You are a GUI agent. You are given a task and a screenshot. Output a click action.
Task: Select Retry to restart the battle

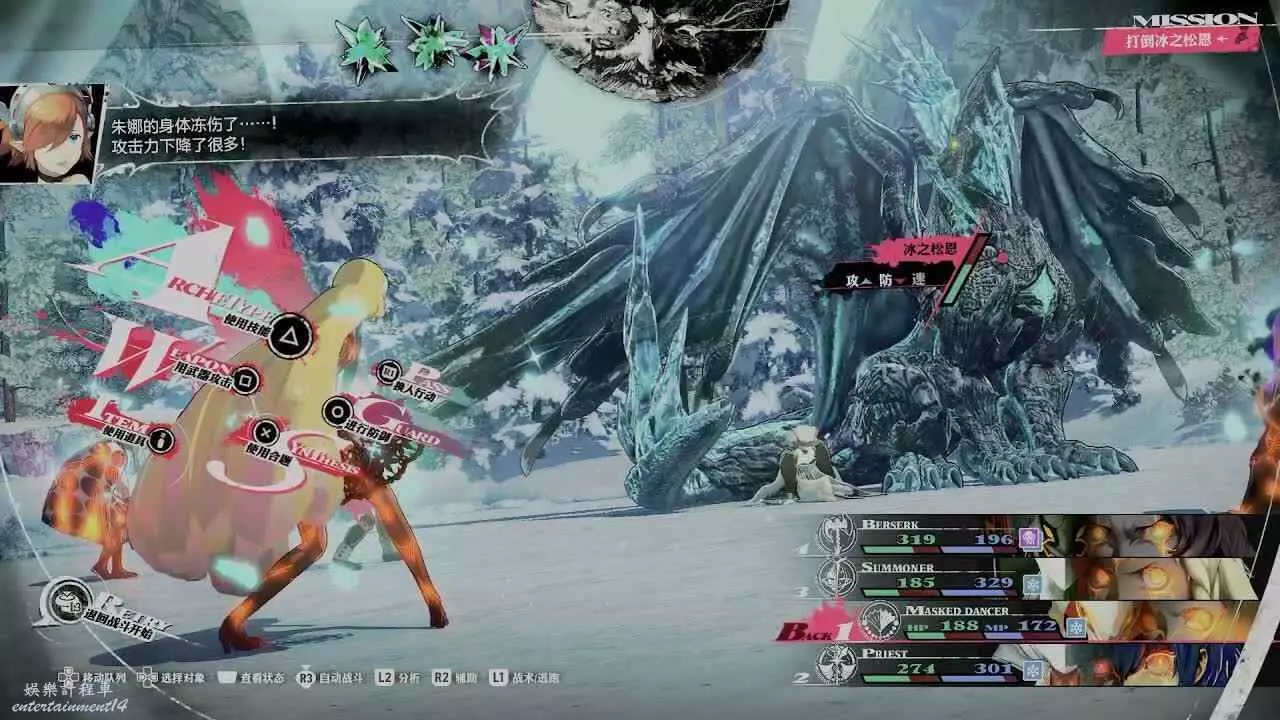tap(68, 601)
